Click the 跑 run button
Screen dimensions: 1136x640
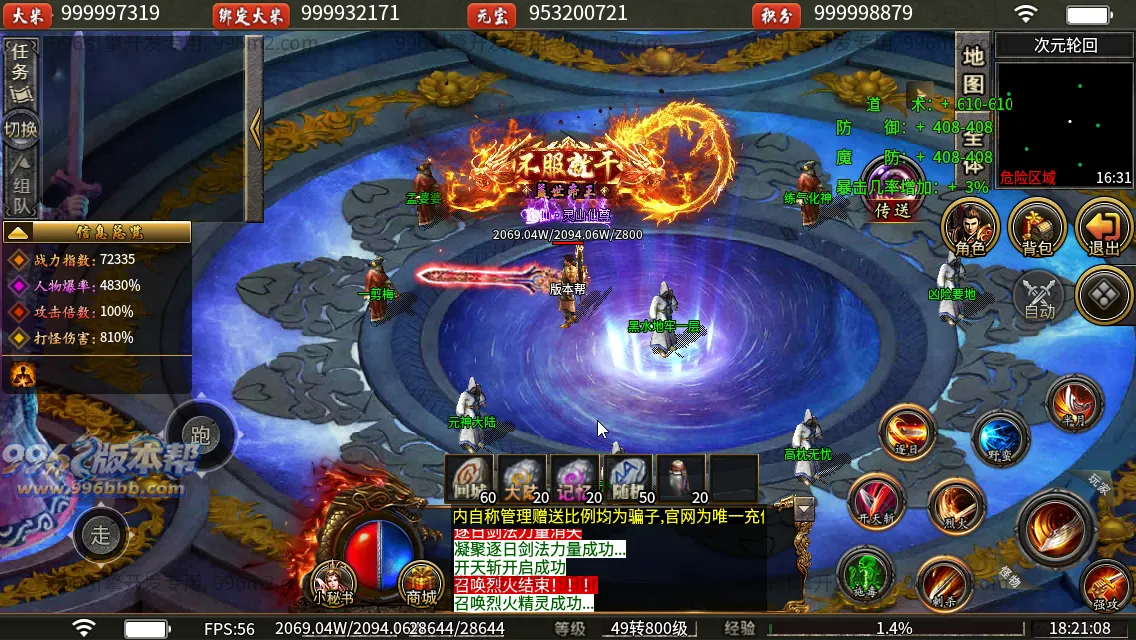[200, 435]
